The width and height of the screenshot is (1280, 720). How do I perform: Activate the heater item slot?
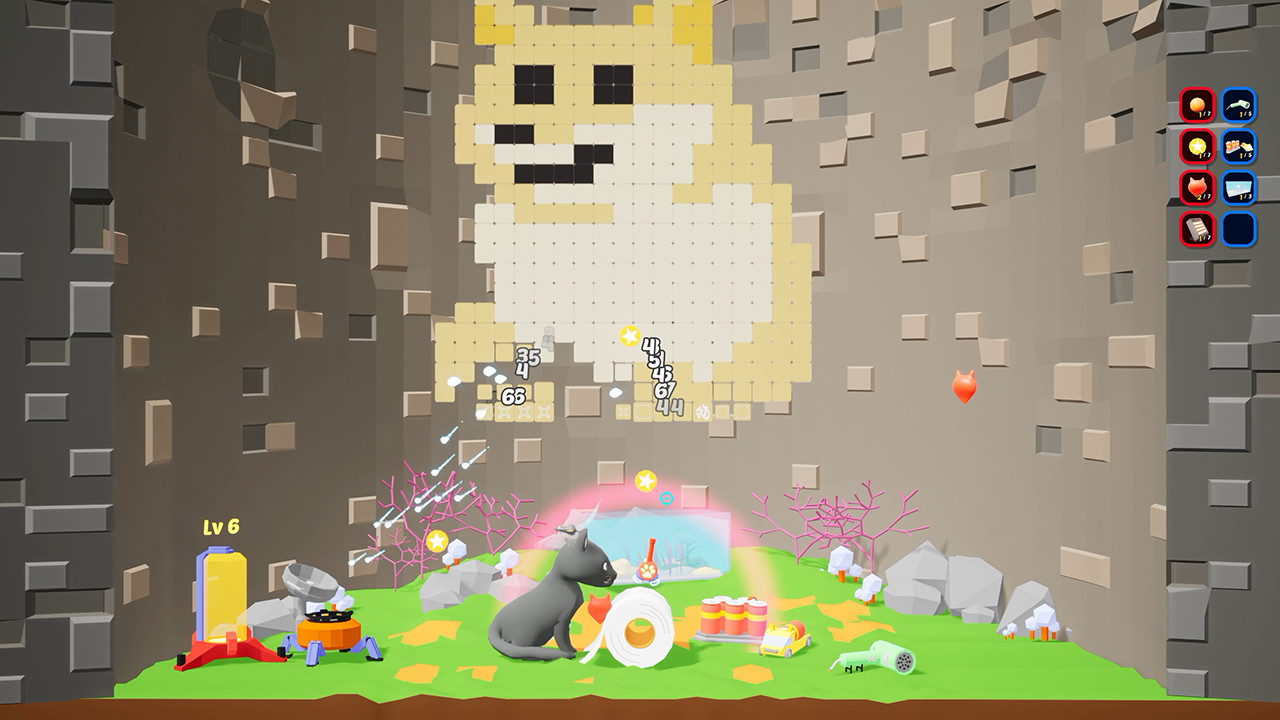[x=1197, y=227]
